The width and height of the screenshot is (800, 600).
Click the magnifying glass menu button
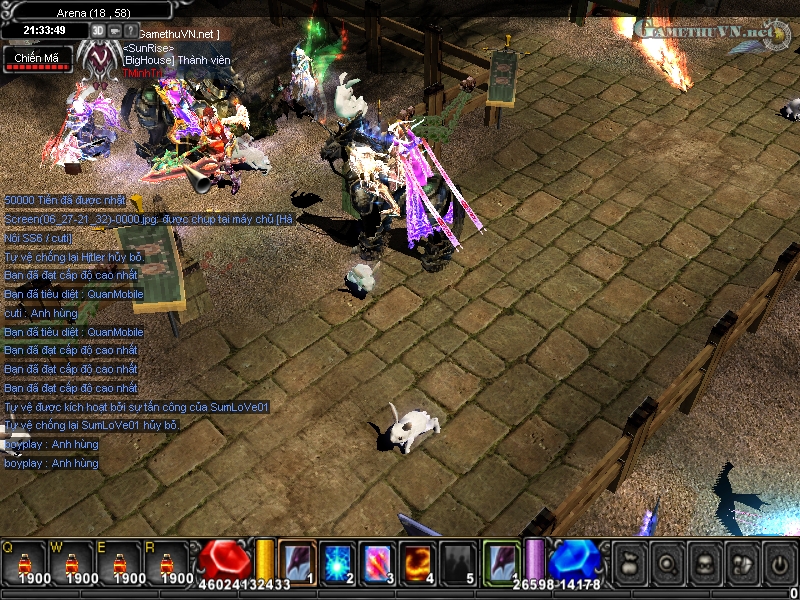(x=668, y=562)
